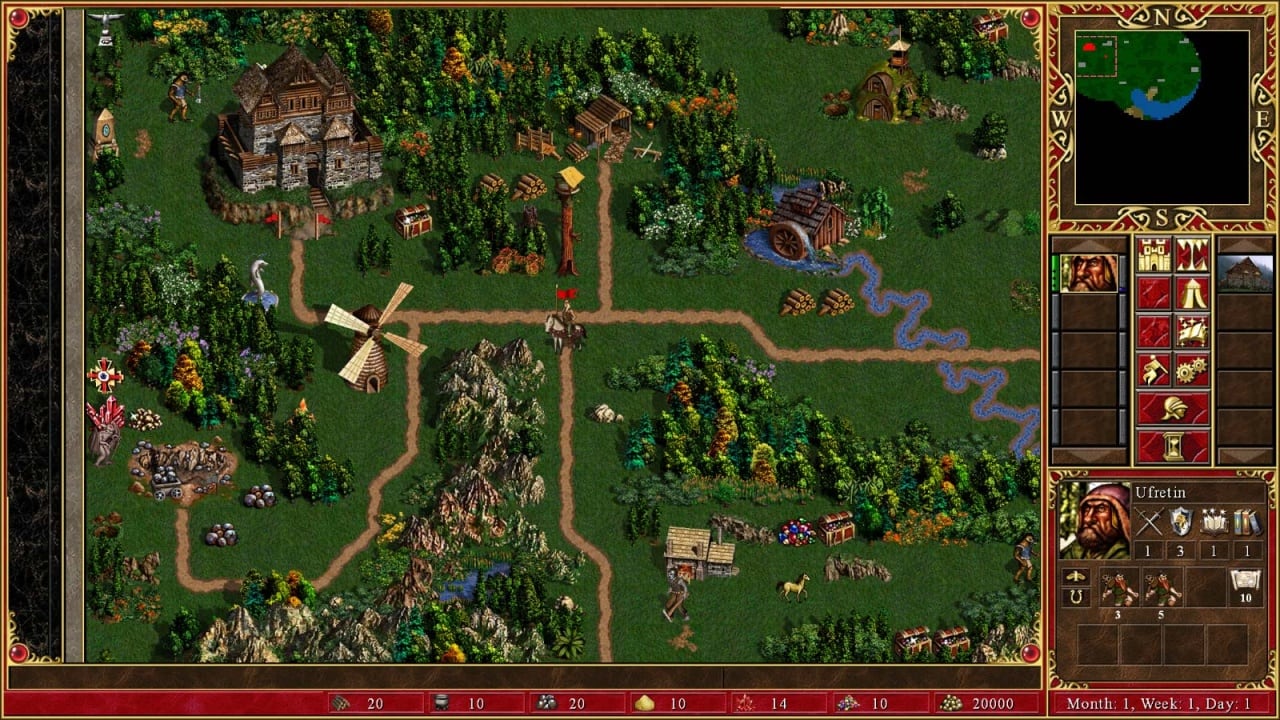Open the Kingdom Overview castle button
Screen dimensions: 1280x720
pyautogui.click(x=1154, y=255)
